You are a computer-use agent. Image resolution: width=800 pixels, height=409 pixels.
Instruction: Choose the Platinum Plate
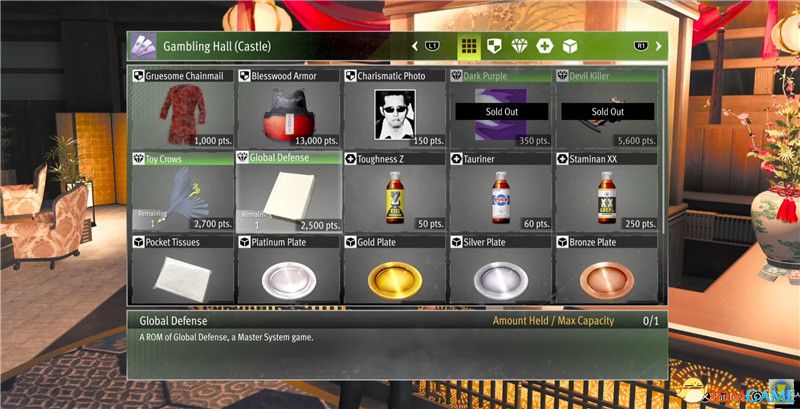[289, 270]
